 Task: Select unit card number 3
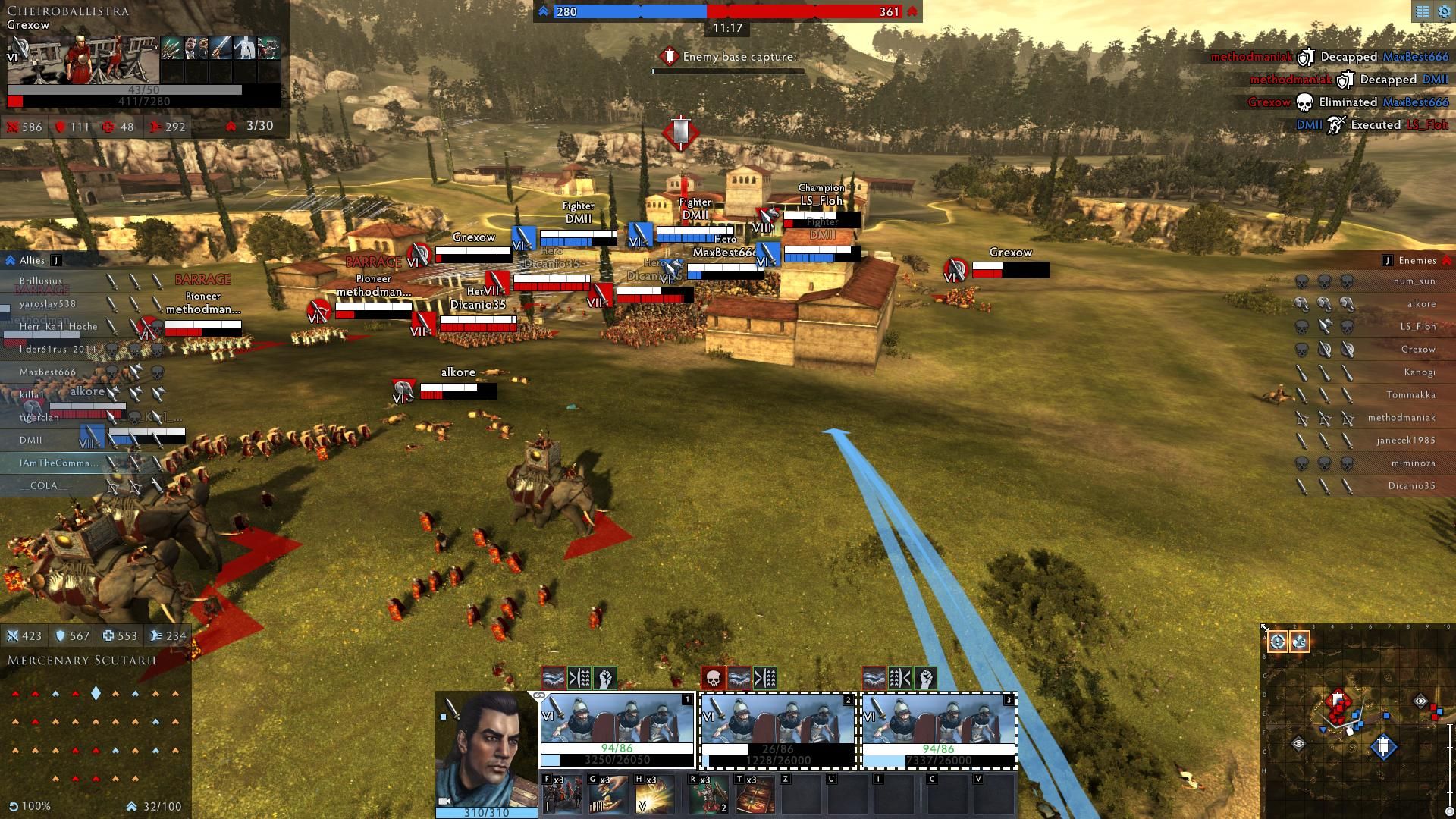(x=938, y=729)
